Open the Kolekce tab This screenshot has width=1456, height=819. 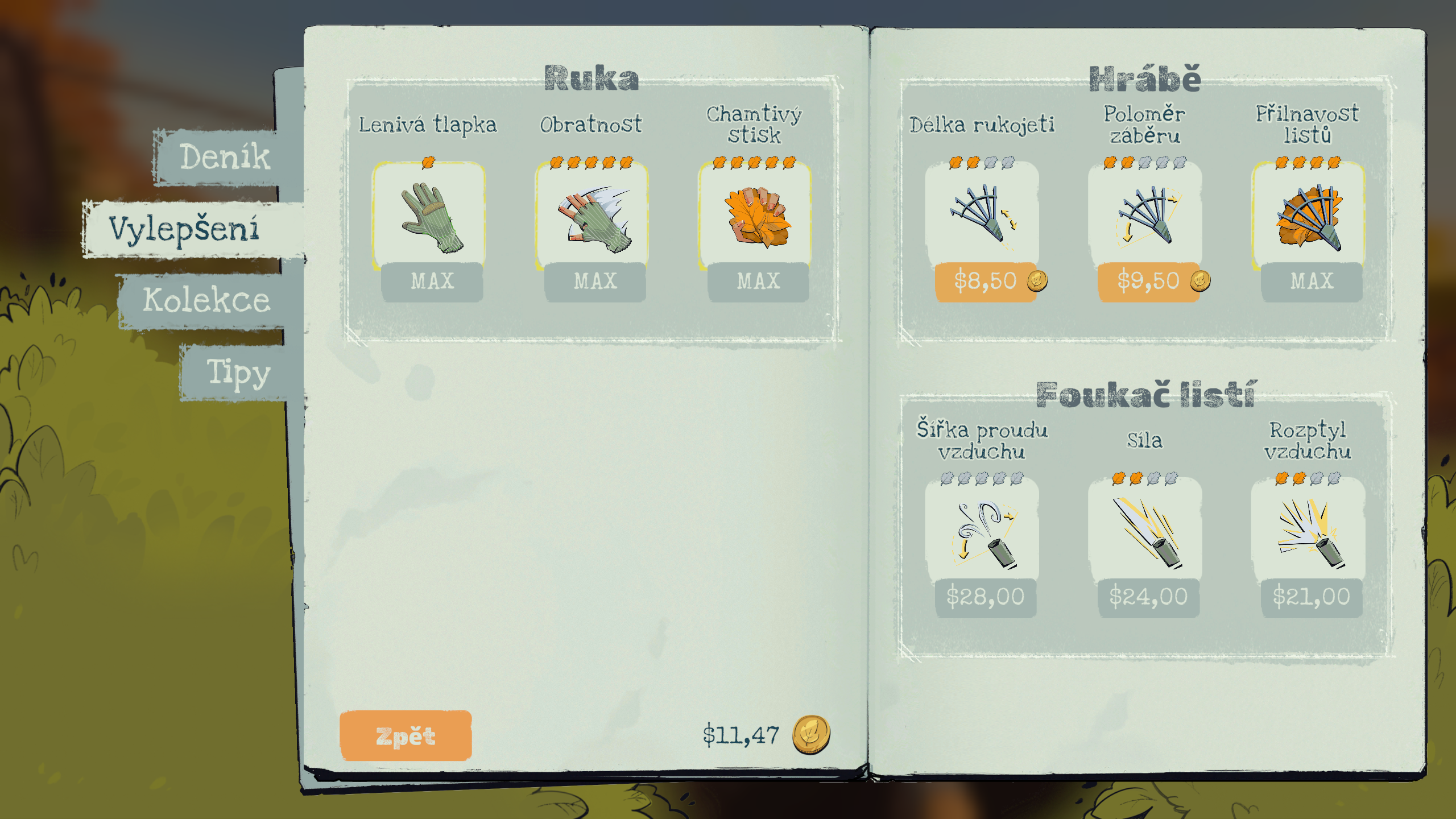[x=206, y=300]
